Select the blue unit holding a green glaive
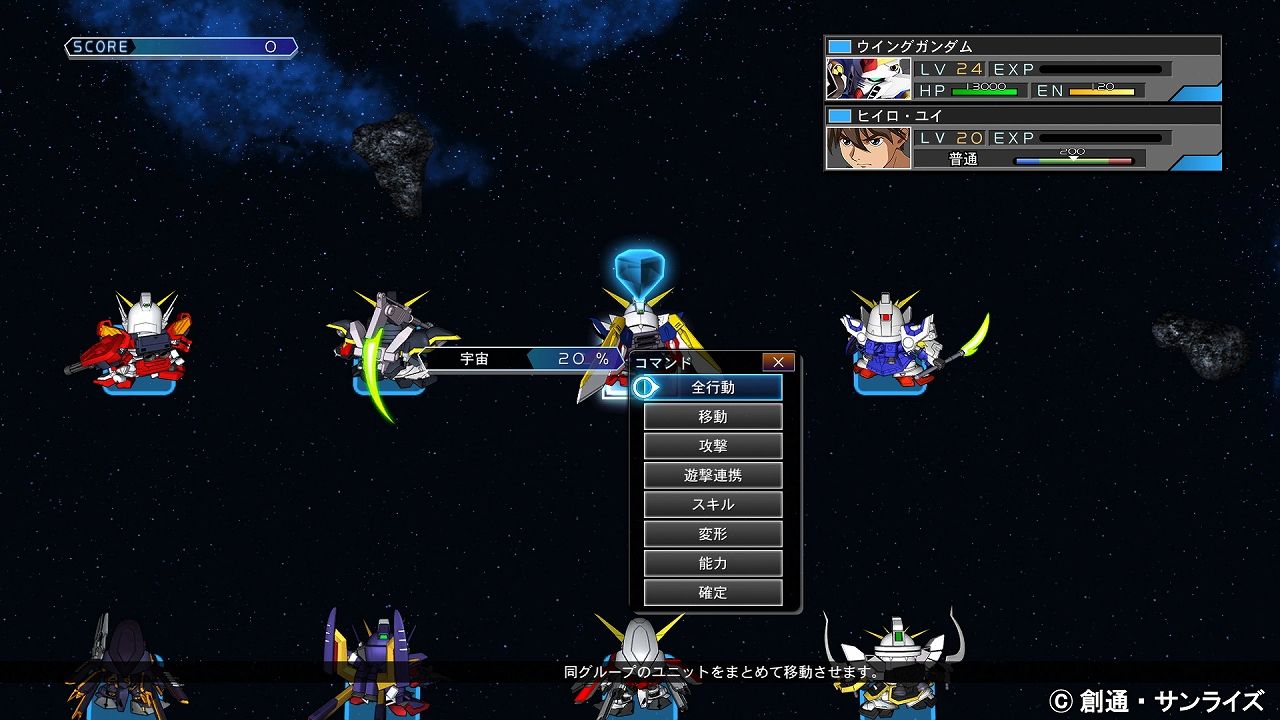This screenshot has width=1280, height=720. pyautogui.click(x=895, y=340)
